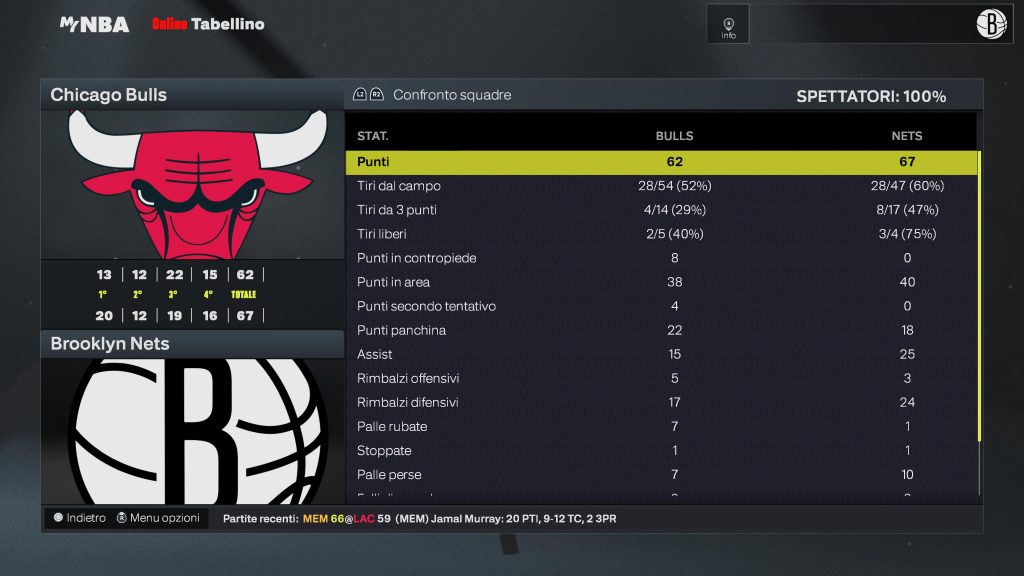
Task: Choose the Rimbalzi difensivi row
Action: (x=661, y=402)
